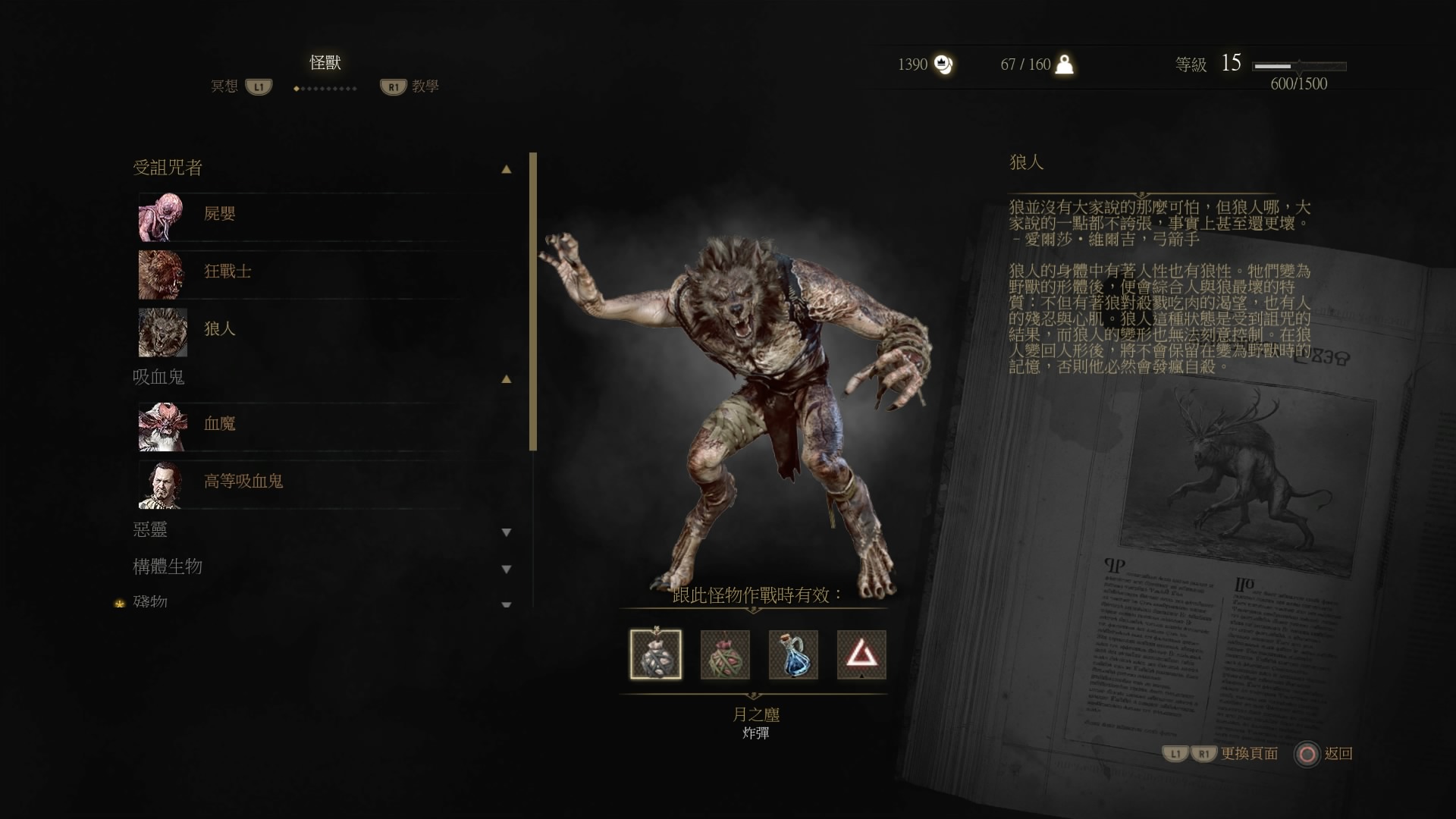This screenshot has width=1456, height=819.
Task: Click the inventory weight icon beside 67/160
Action: pos(1065,65)
